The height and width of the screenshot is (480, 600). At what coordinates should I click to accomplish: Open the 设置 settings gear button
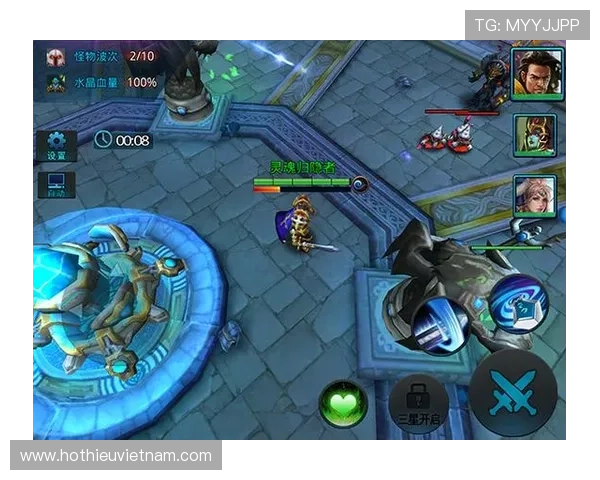56,145
